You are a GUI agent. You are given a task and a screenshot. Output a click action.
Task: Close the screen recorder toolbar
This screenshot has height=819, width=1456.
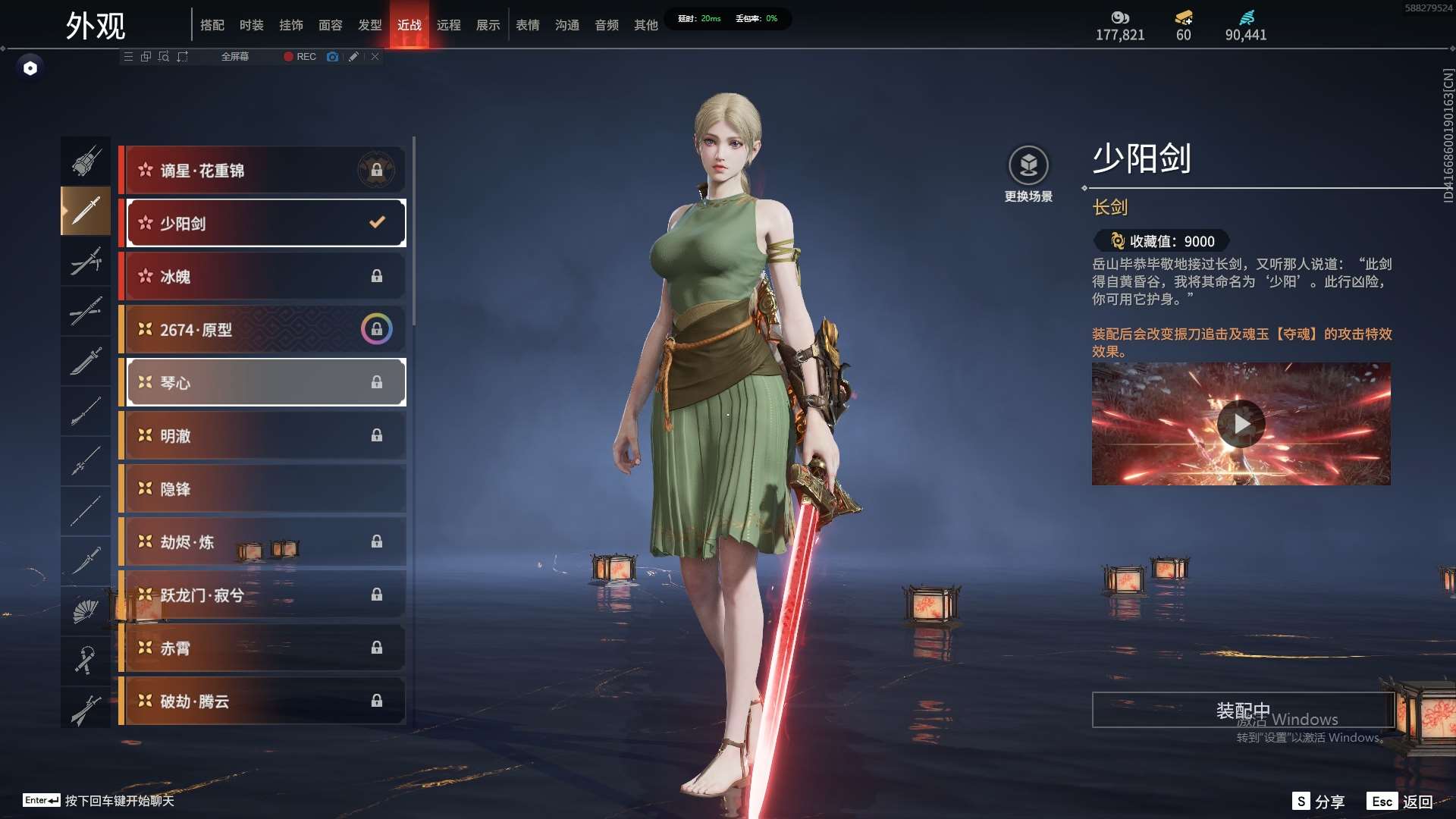[375, 57]
